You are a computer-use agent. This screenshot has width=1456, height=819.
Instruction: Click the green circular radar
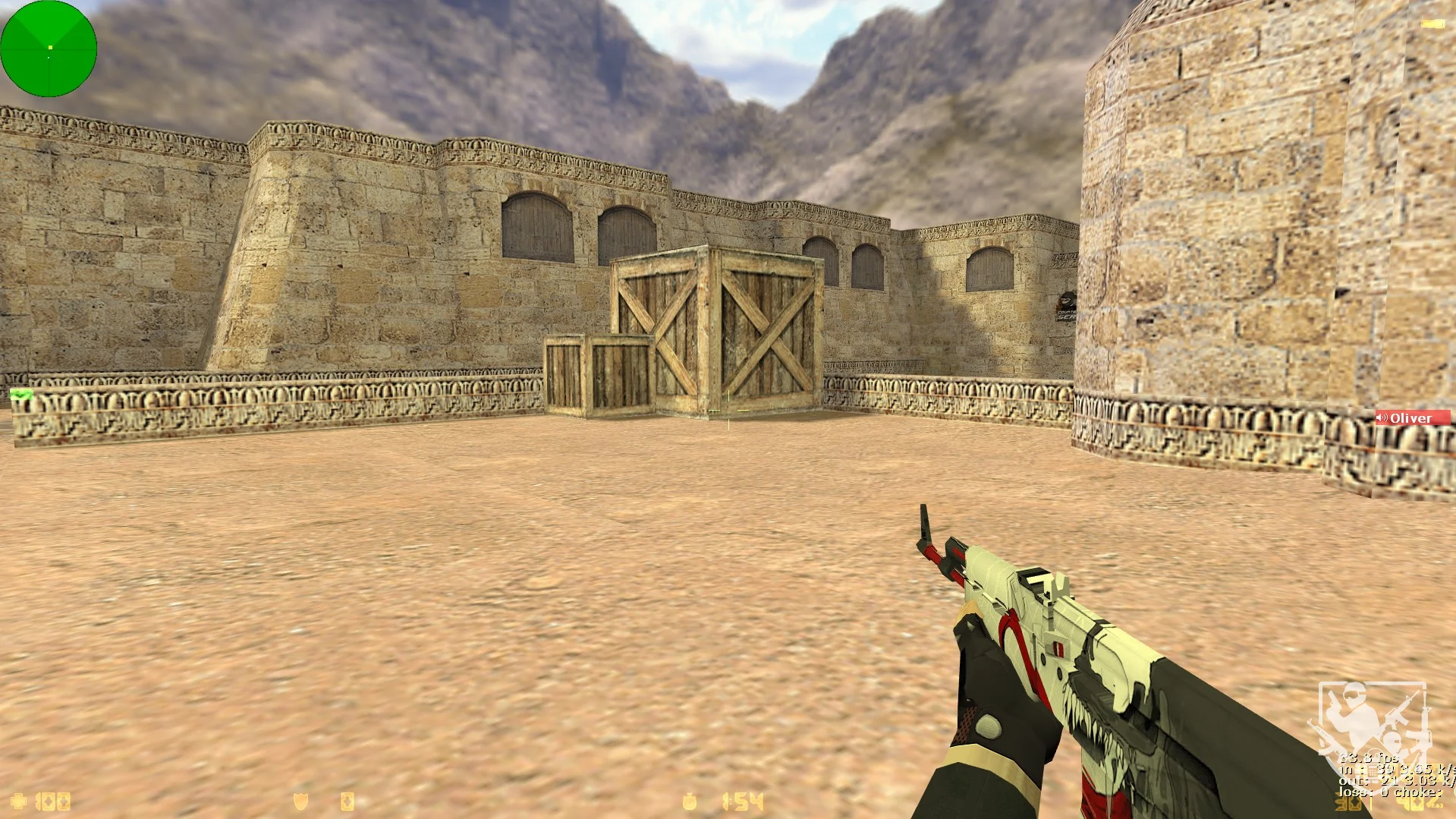(x=49, y=49)
